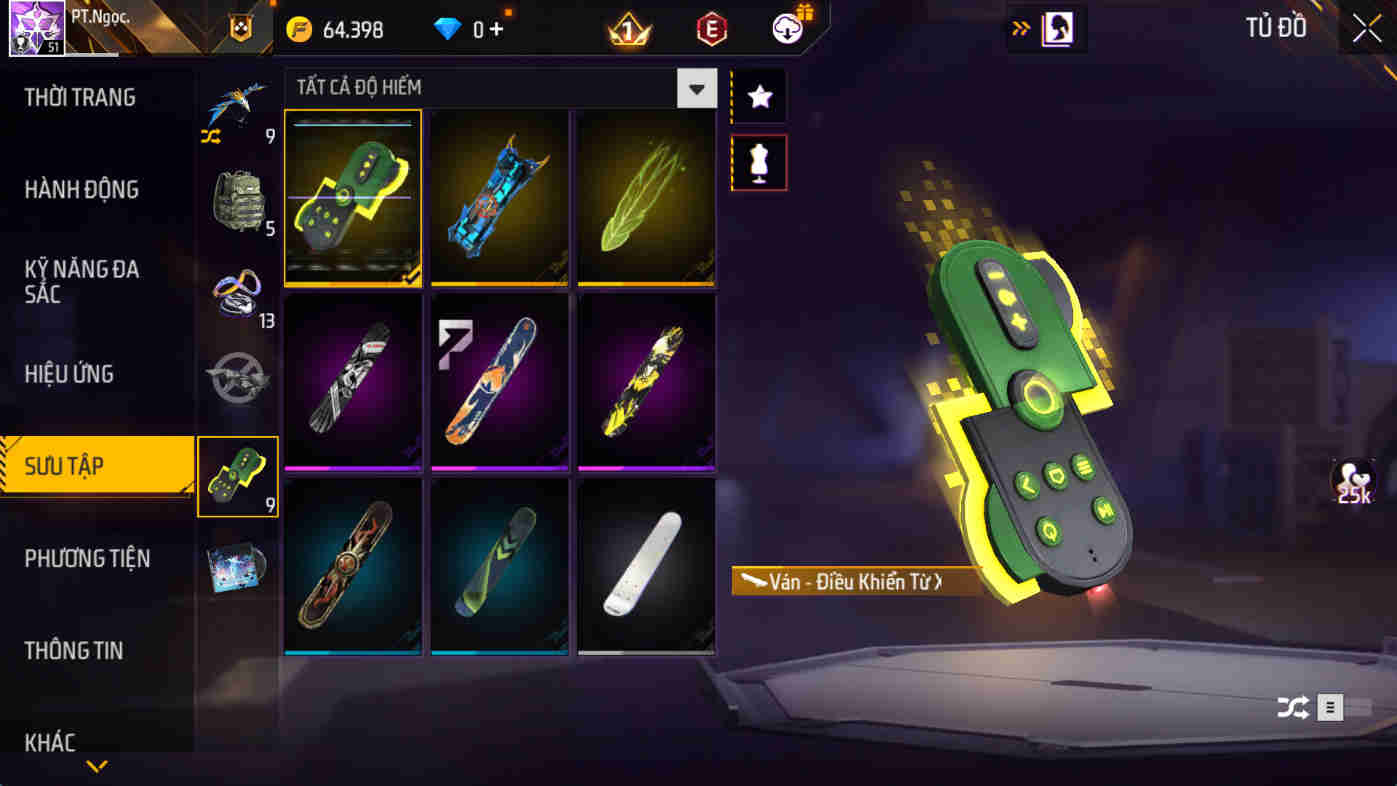Mark the skateboard as favorite with the star

(758, 96)
